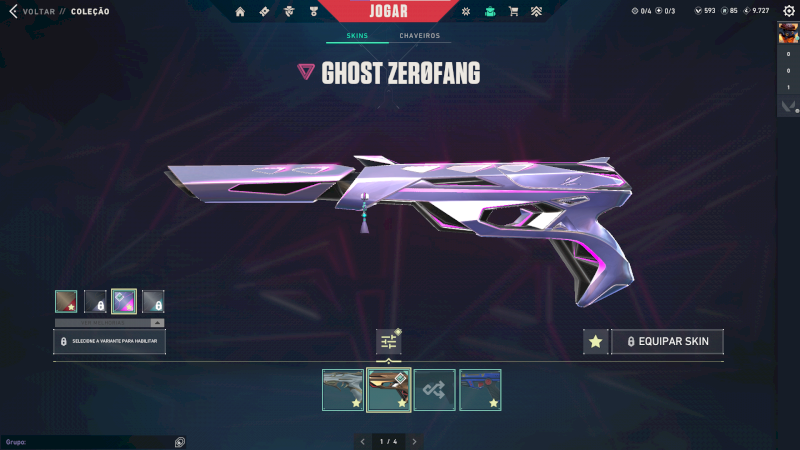Screen dimensions: 800x450
Task: Expand the Ver Melhorias upgrades bar
Action: coord(109,323)
